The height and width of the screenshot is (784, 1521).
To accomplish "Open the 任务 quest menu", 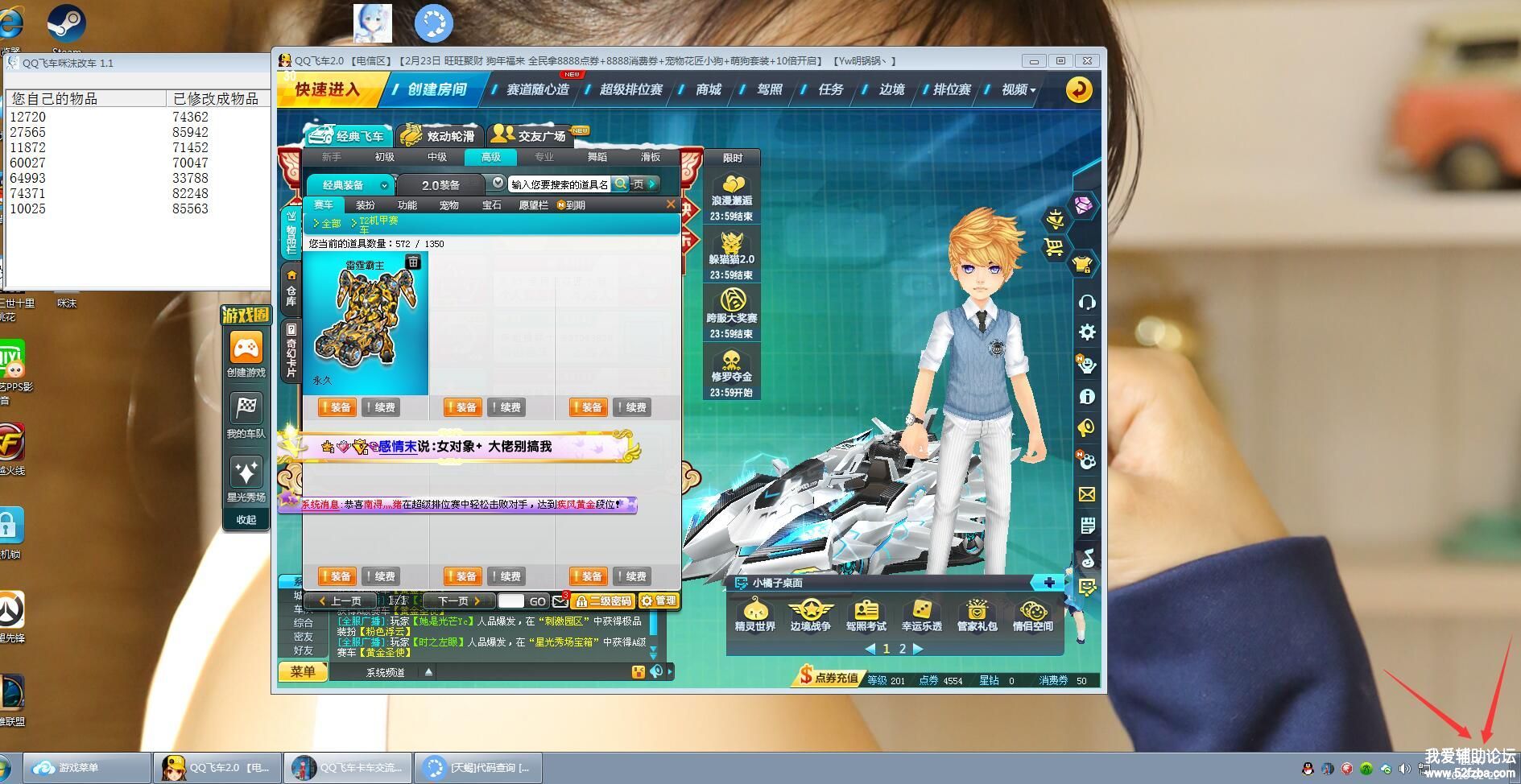I will point(831,89).
